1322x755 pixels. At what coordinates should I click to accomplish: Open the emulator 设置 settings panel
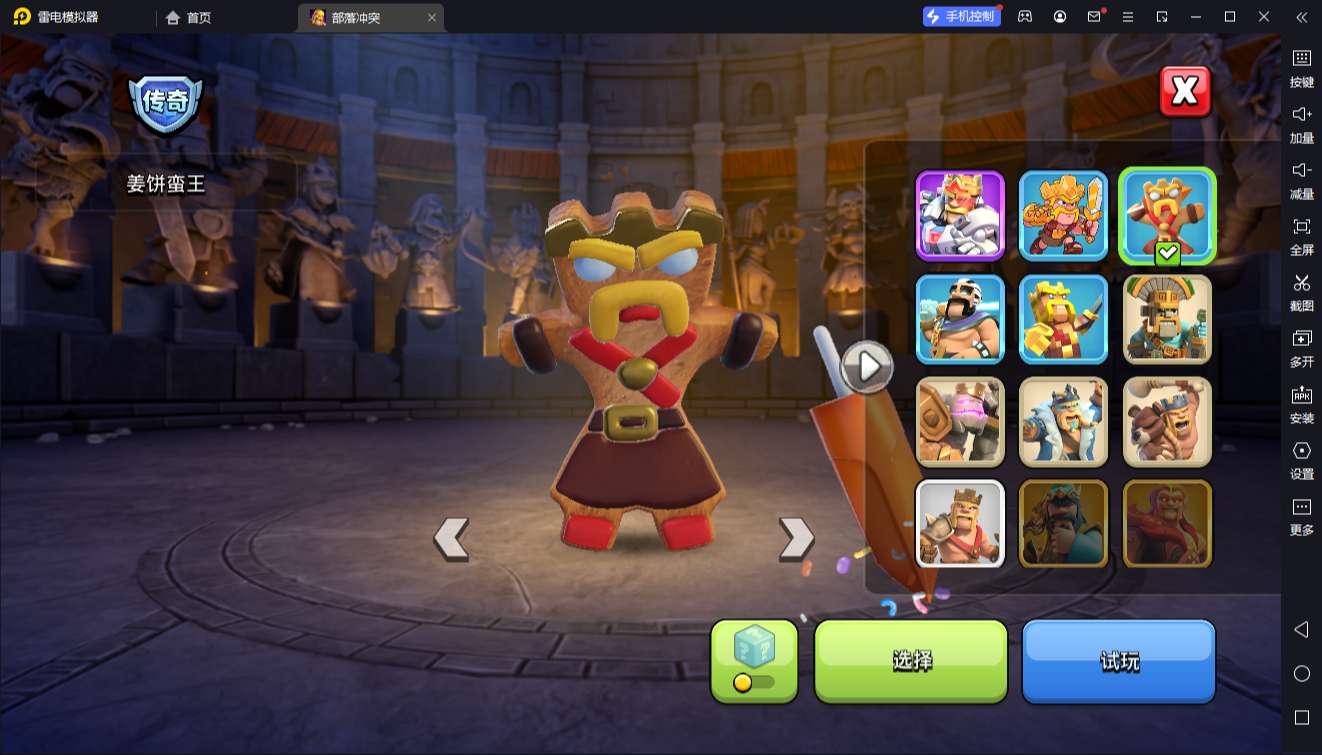(x=1301, y=460)
